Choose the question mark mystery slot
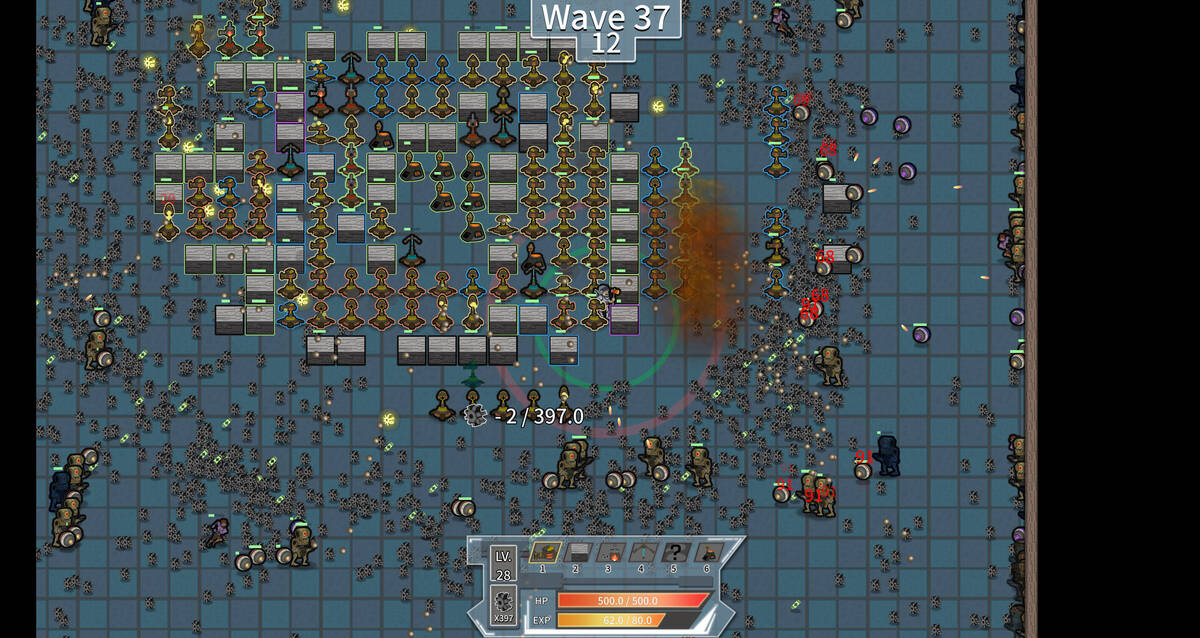Viewport: 1200px width, 638px height. pos(674,553)
